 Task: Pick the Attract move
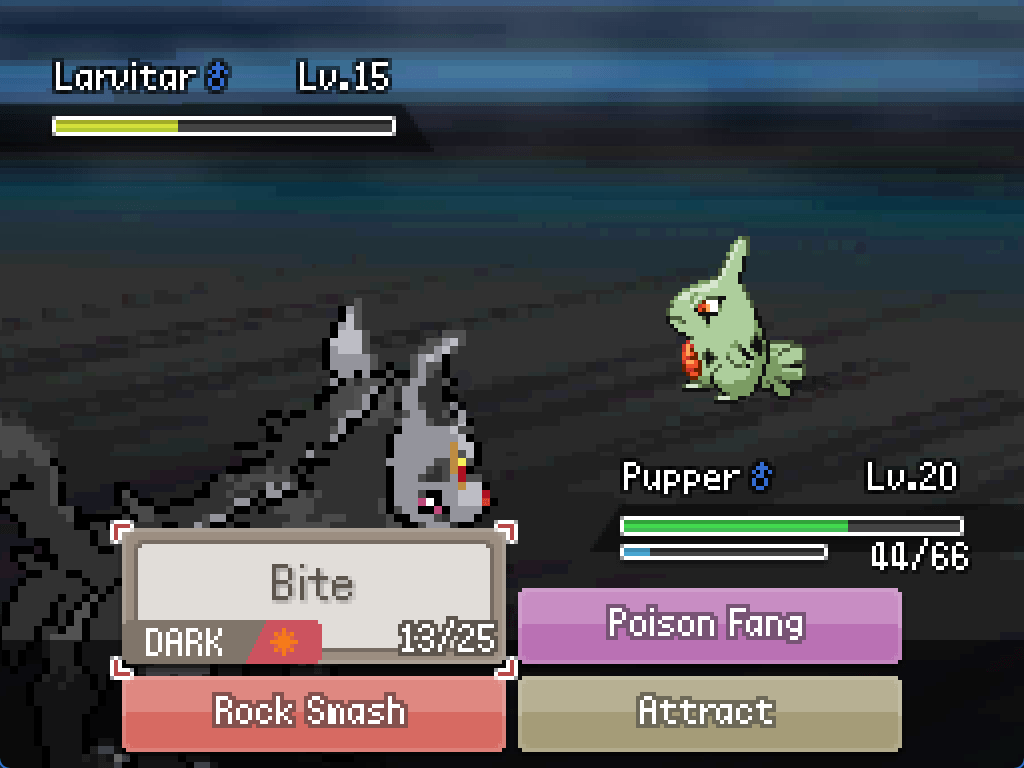click(708, 712)
